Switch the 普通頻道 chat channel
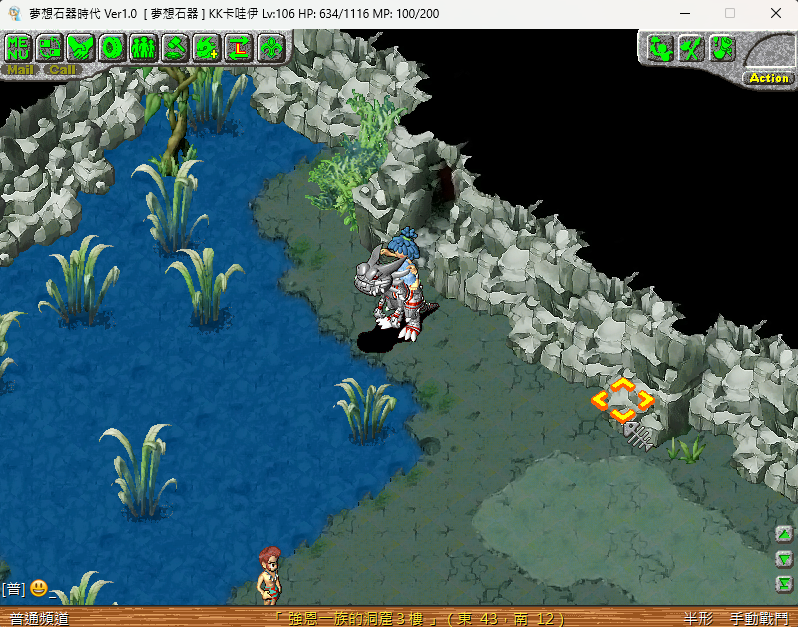798x627 pixels. coord(40,619)
